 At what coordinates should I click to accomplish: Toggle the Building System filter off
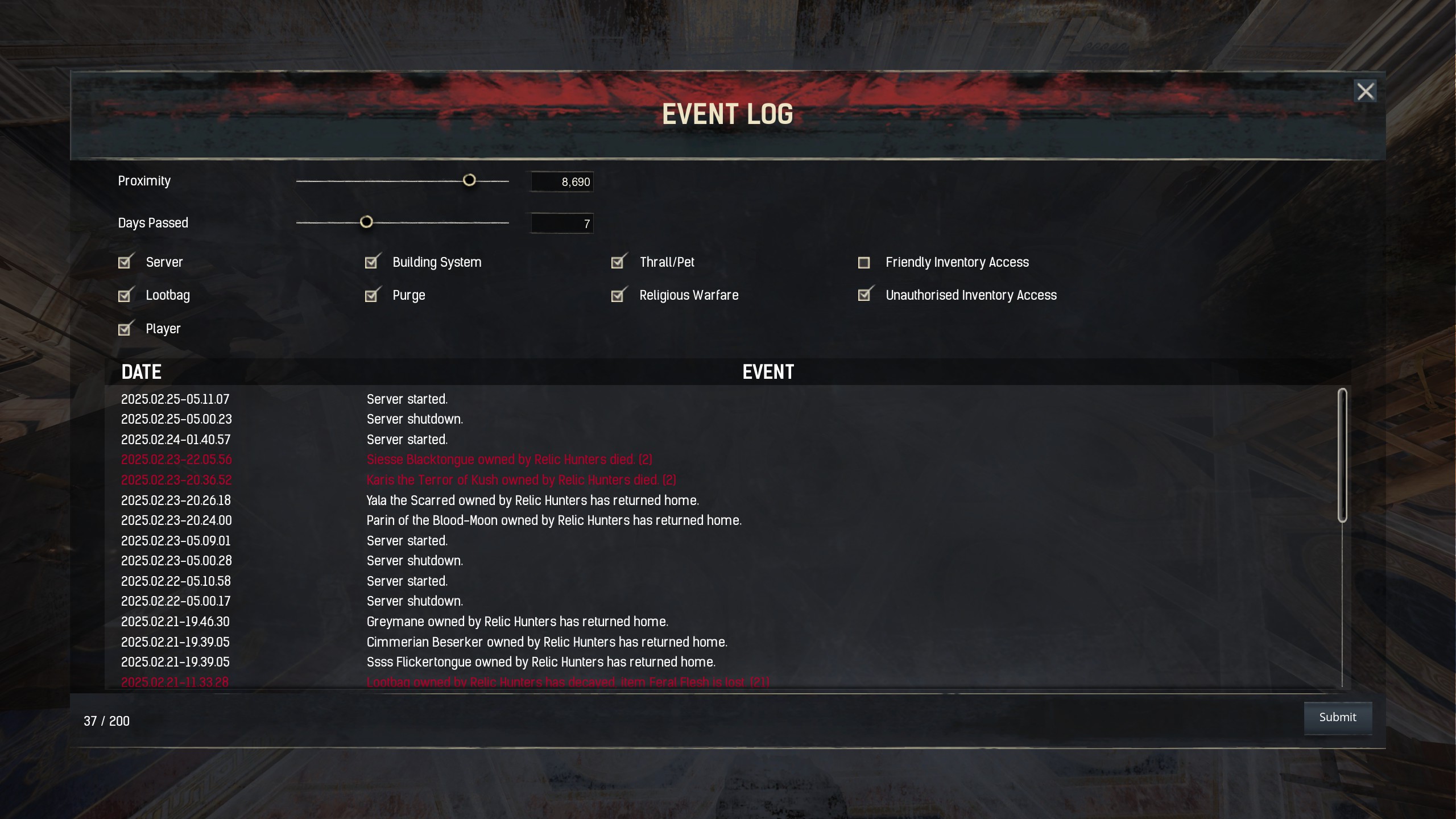[372, 262]
